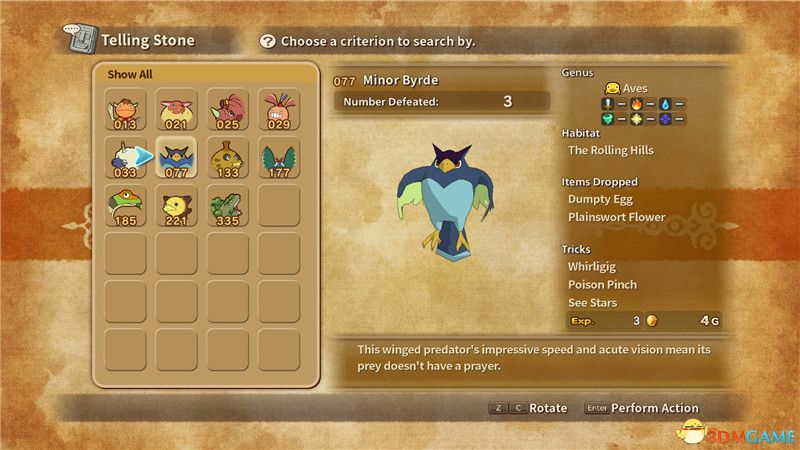Click the Show All filter header
800x450 pixels.
point(131,74)
